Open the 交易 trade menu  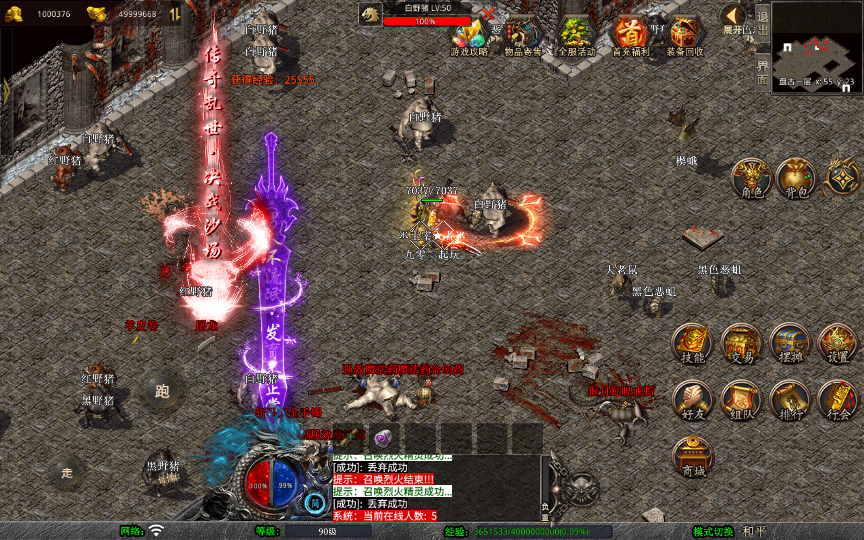tap(741, 343)
